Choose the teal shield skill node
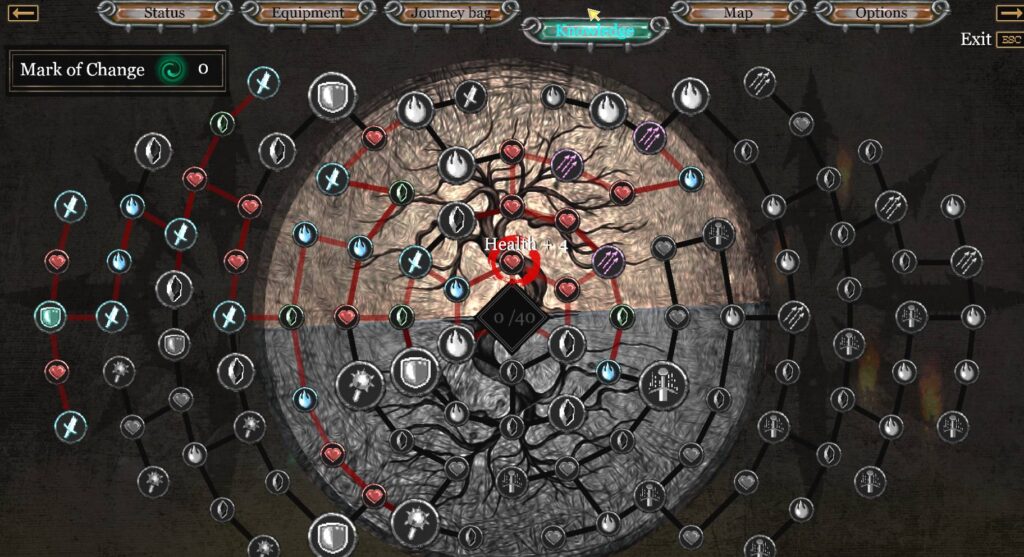This screenshot has height=557, width=1024. 49,317
